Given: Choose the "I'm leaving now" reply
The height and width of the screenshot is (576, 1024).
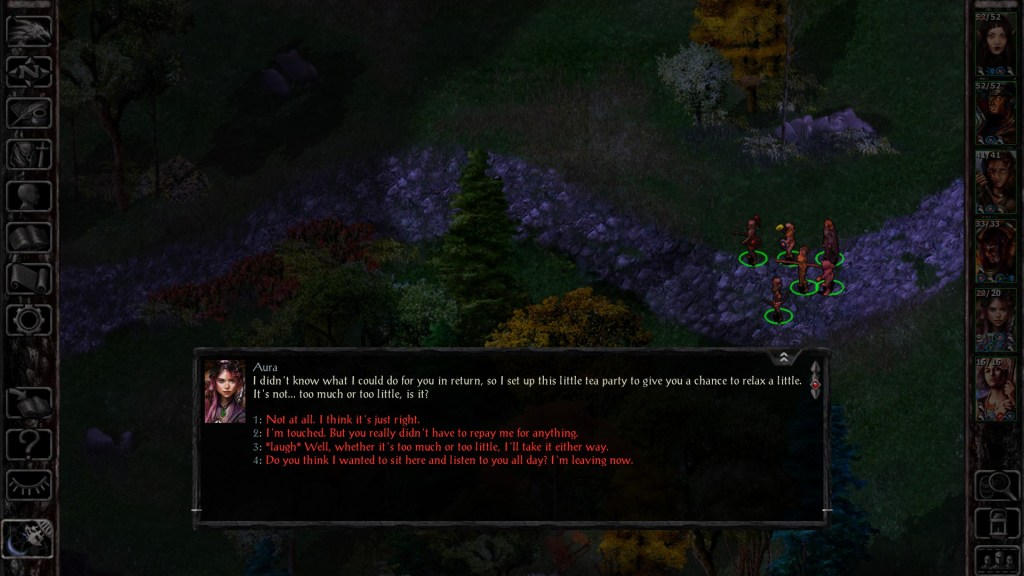Looking at the screenshot, I should coord(449,461).
